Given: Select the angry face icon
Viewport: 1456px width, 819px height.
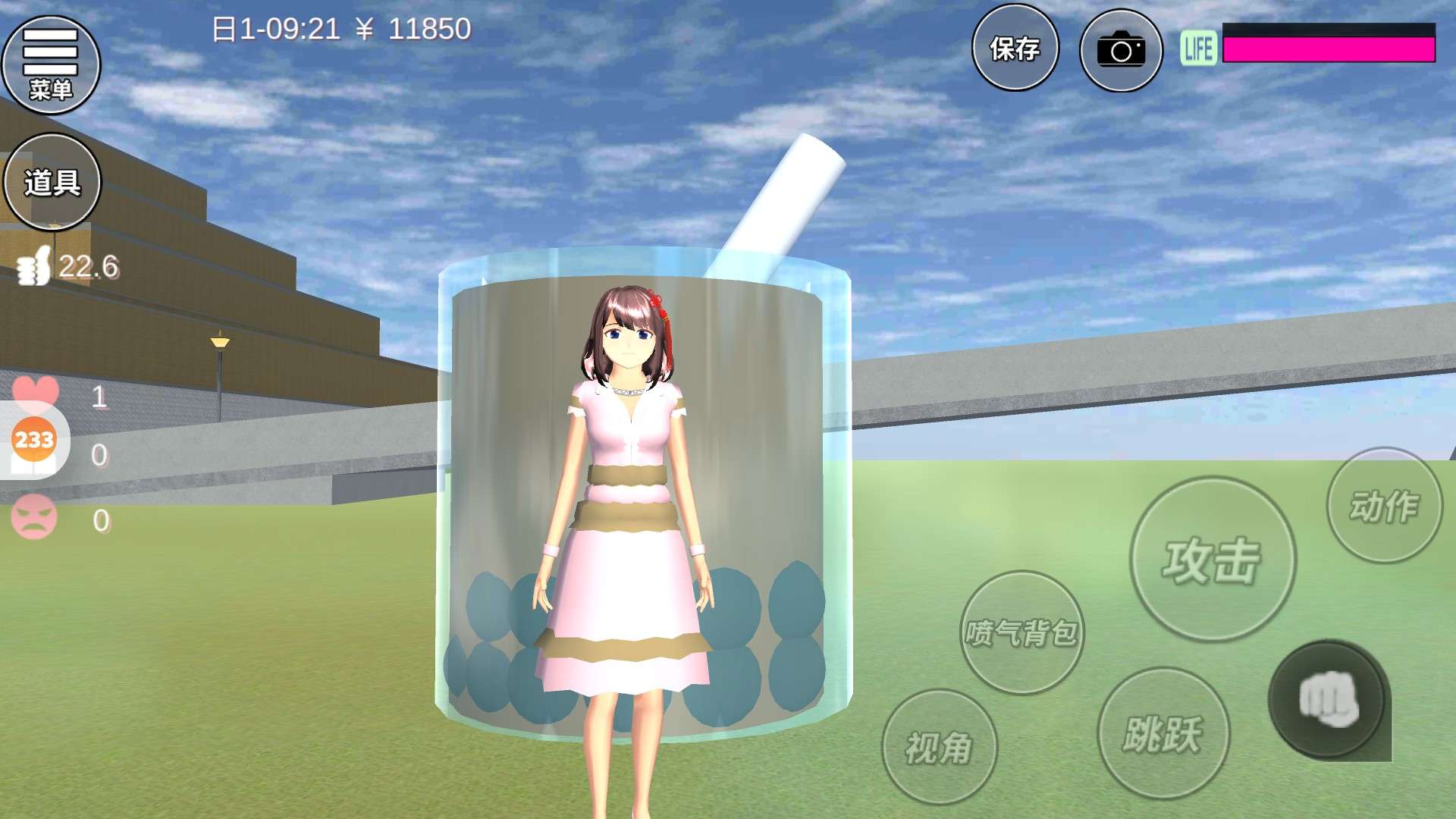Looking at the screenshot, I should [x=34, y=516].
